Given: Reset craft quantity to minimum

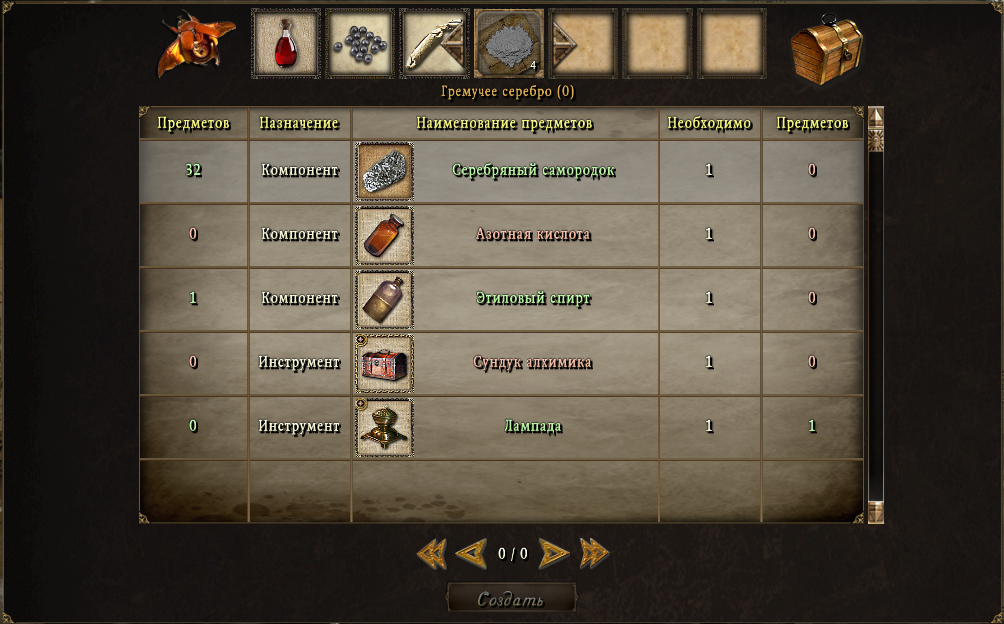Looking at the screenshot, I should (x=431, y=553).
